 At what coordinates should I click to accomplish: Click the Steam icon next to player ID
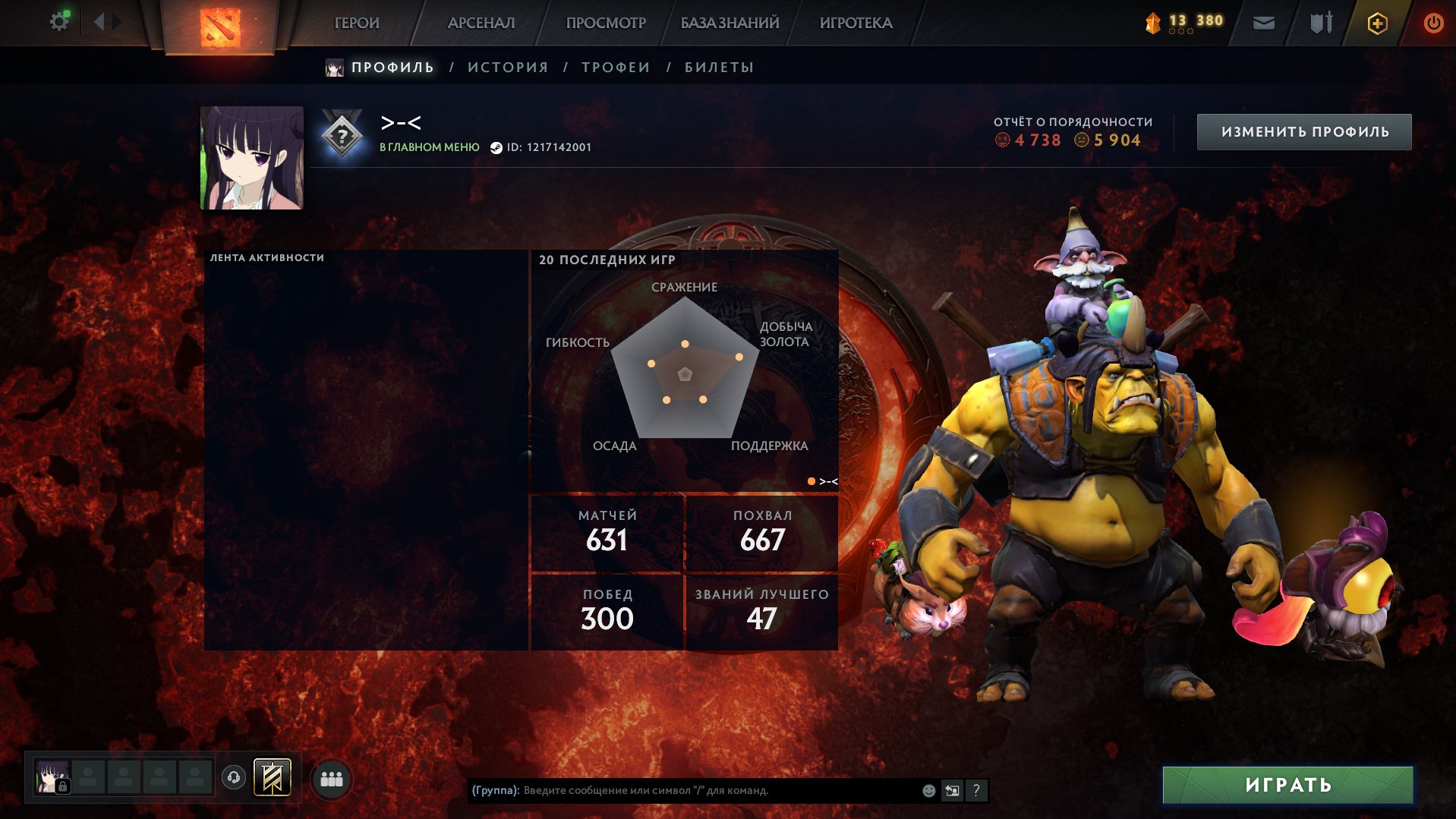click(497, 148)
